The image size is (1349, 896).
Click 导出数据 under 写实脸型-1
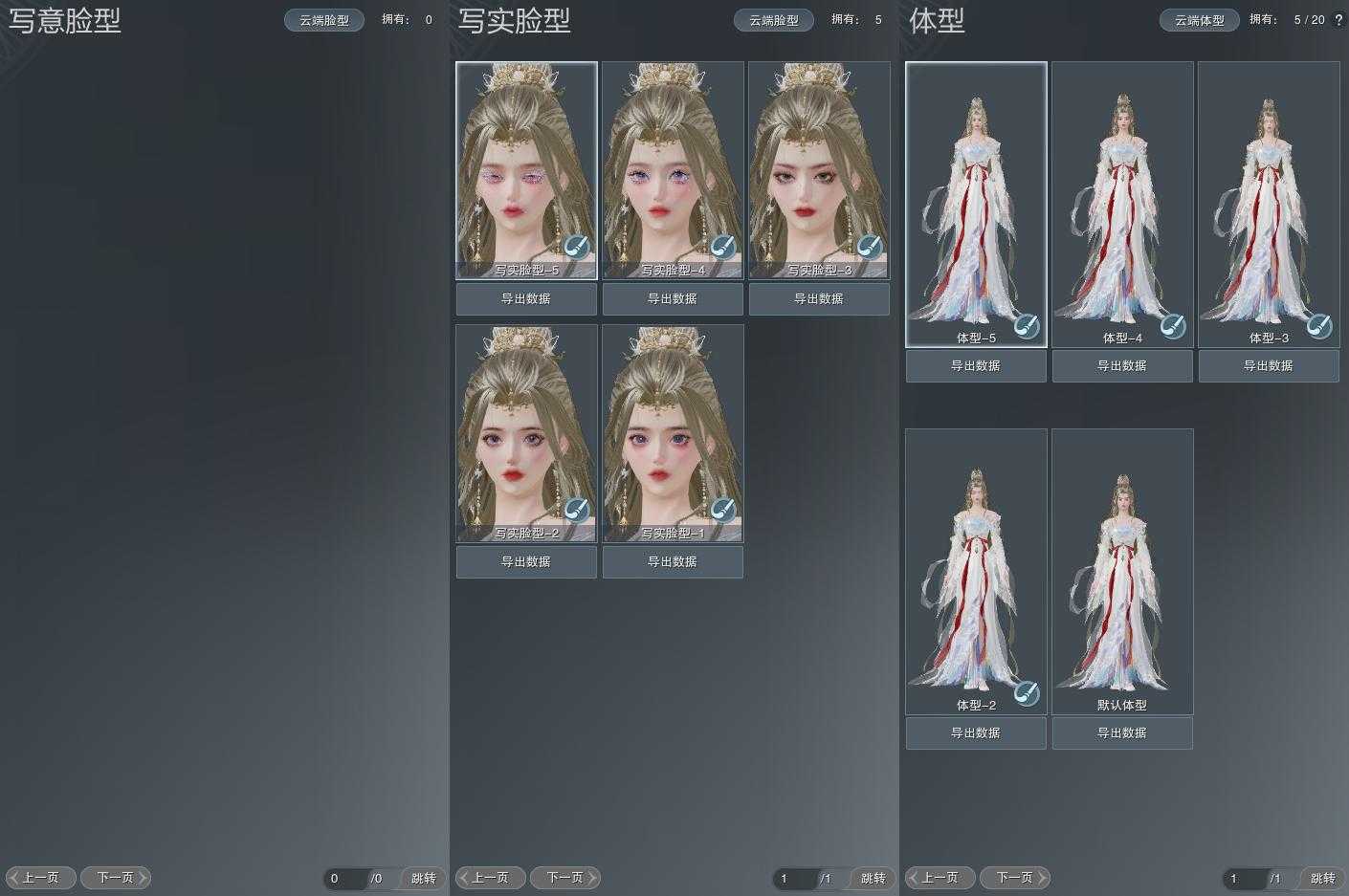(x=673, y=562)
